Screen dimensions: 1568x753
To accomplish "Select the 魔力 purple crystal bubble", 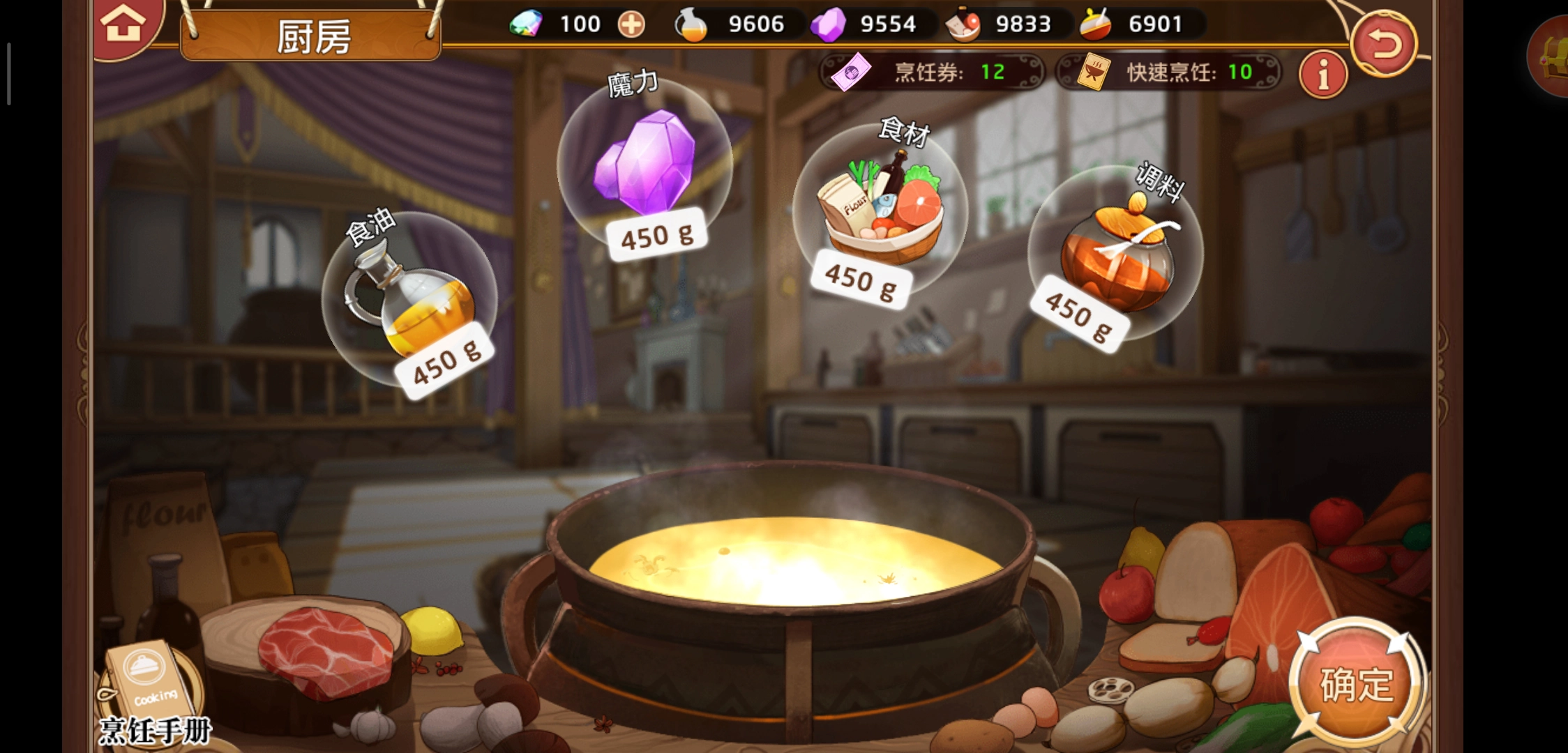I will [x=645, y=167].
